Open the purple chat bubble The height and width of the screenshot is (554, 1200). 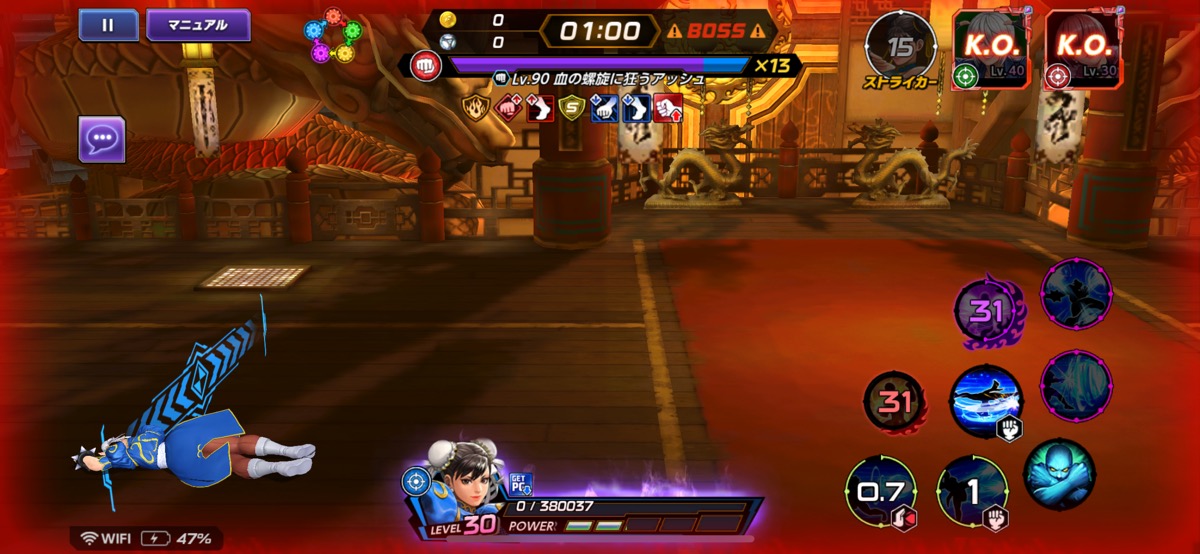(x=102, y=139)
